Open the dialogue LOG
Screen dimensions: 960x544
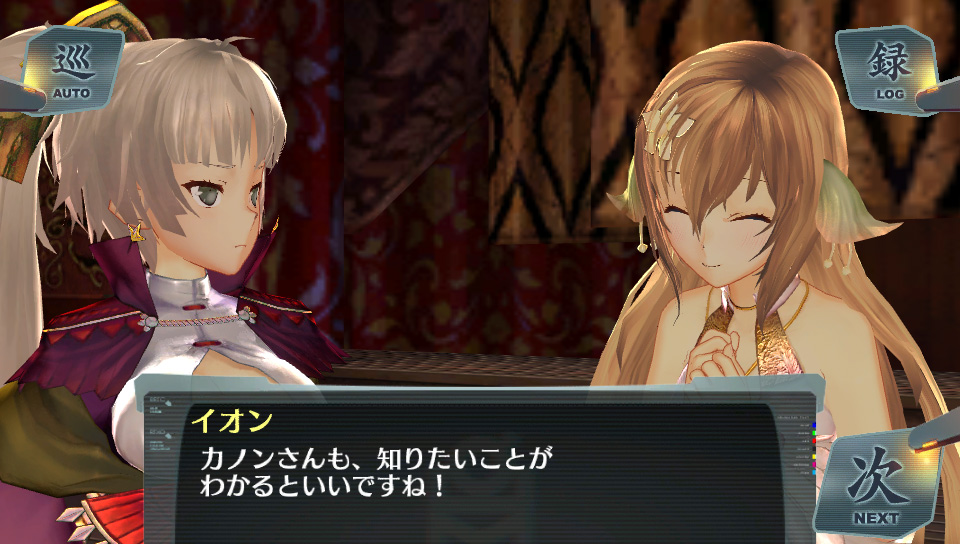click(x=889, y=69)
